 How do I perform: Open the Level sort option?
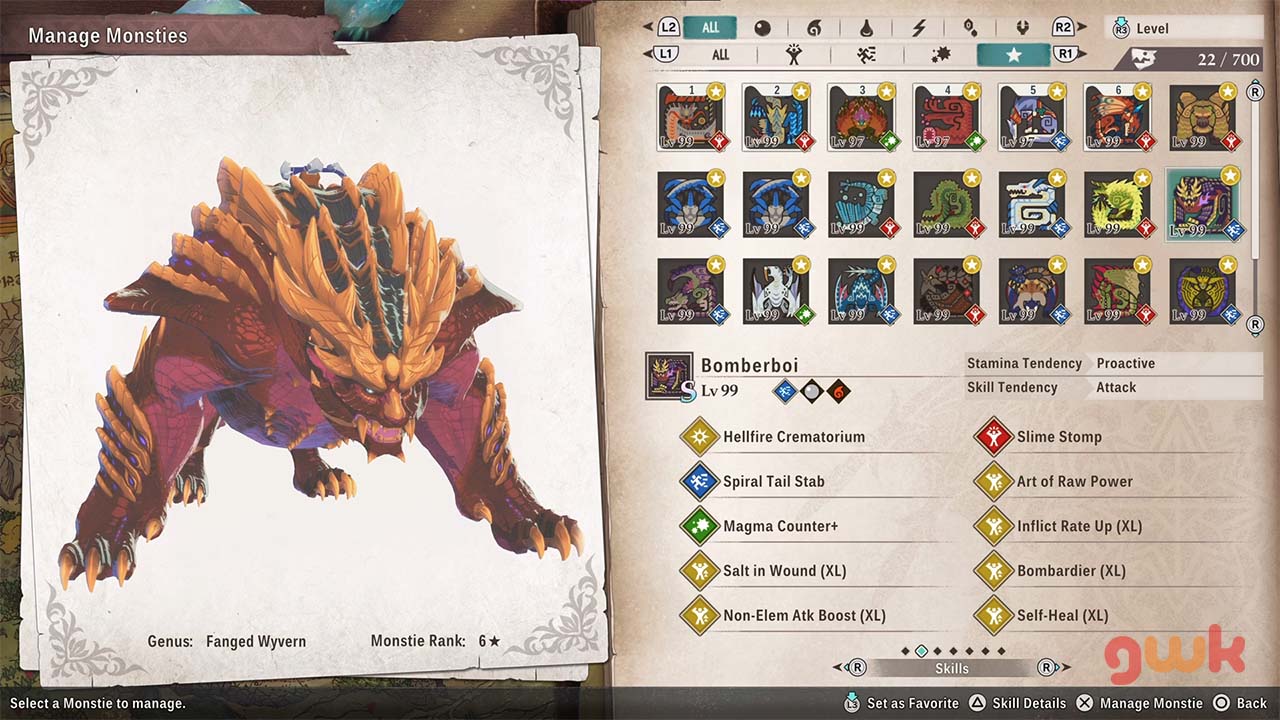point(1183,28)
